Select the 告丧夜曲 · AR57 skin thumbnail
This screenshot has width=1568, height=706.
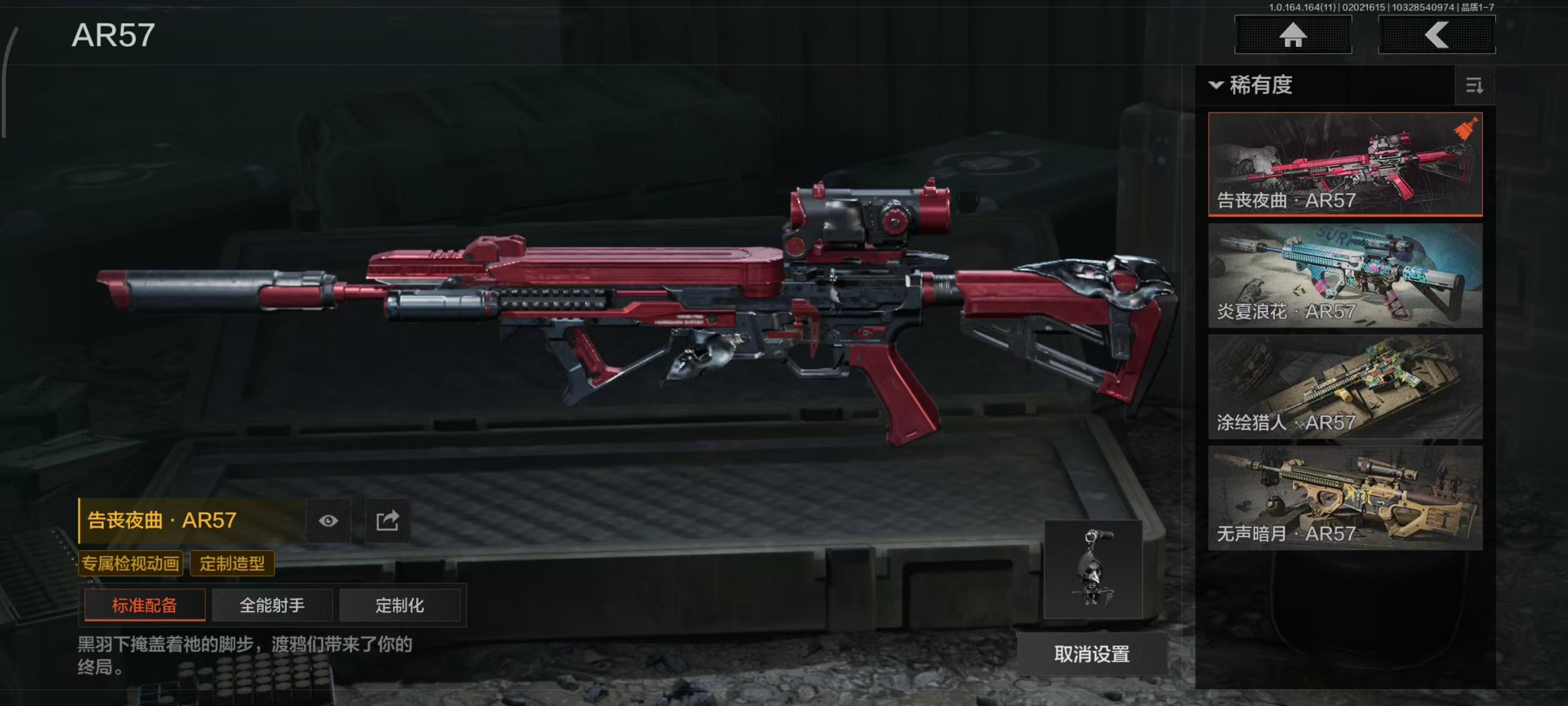[x=1345, y=163]
